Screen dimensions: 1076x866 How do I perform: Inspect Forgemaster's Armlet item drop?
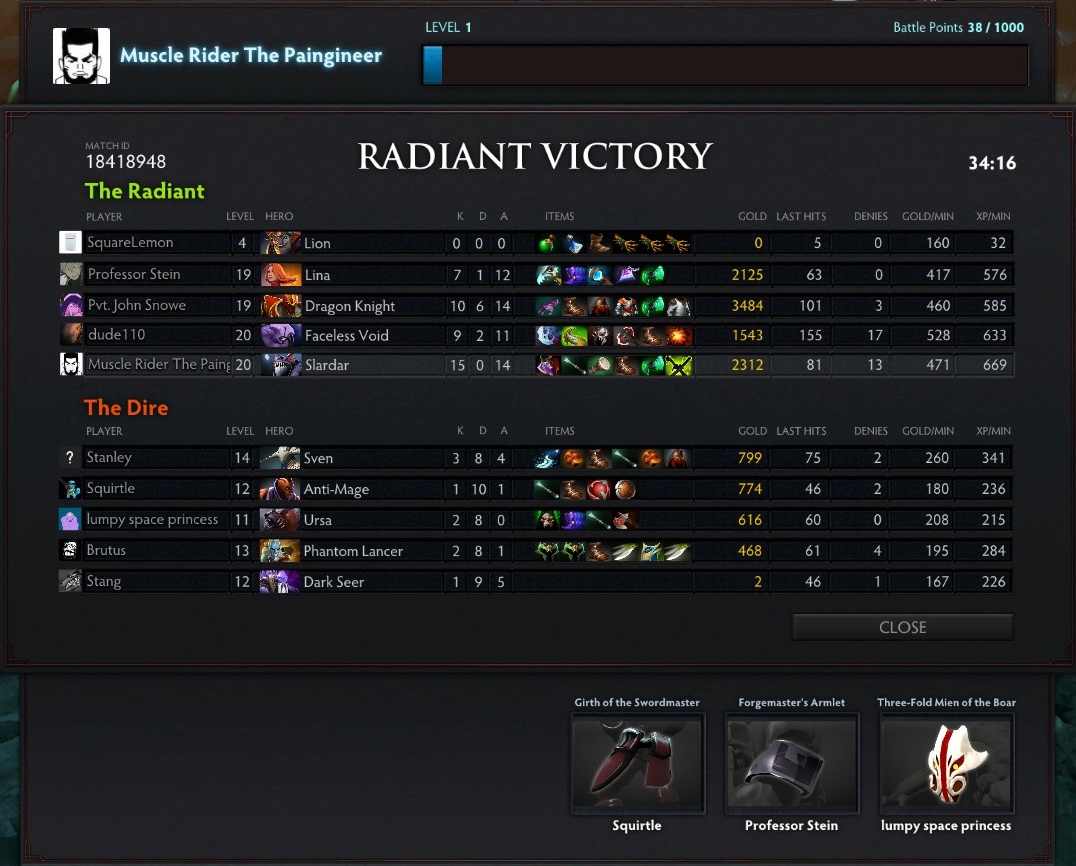pos(791,764)
